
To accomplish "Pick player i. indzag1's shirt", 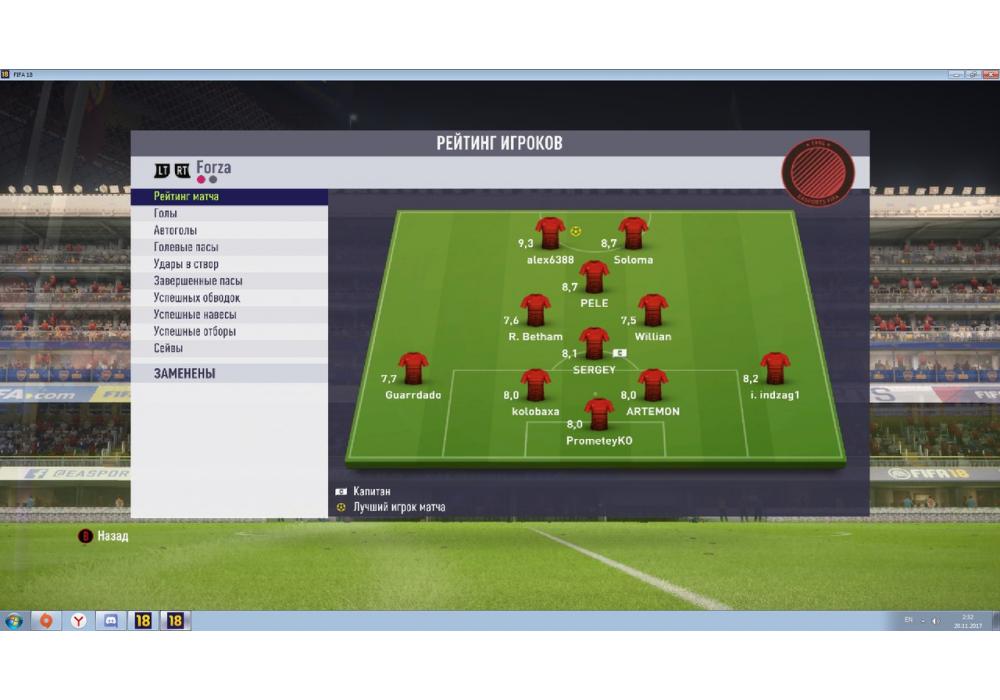I will click(775, 368).
